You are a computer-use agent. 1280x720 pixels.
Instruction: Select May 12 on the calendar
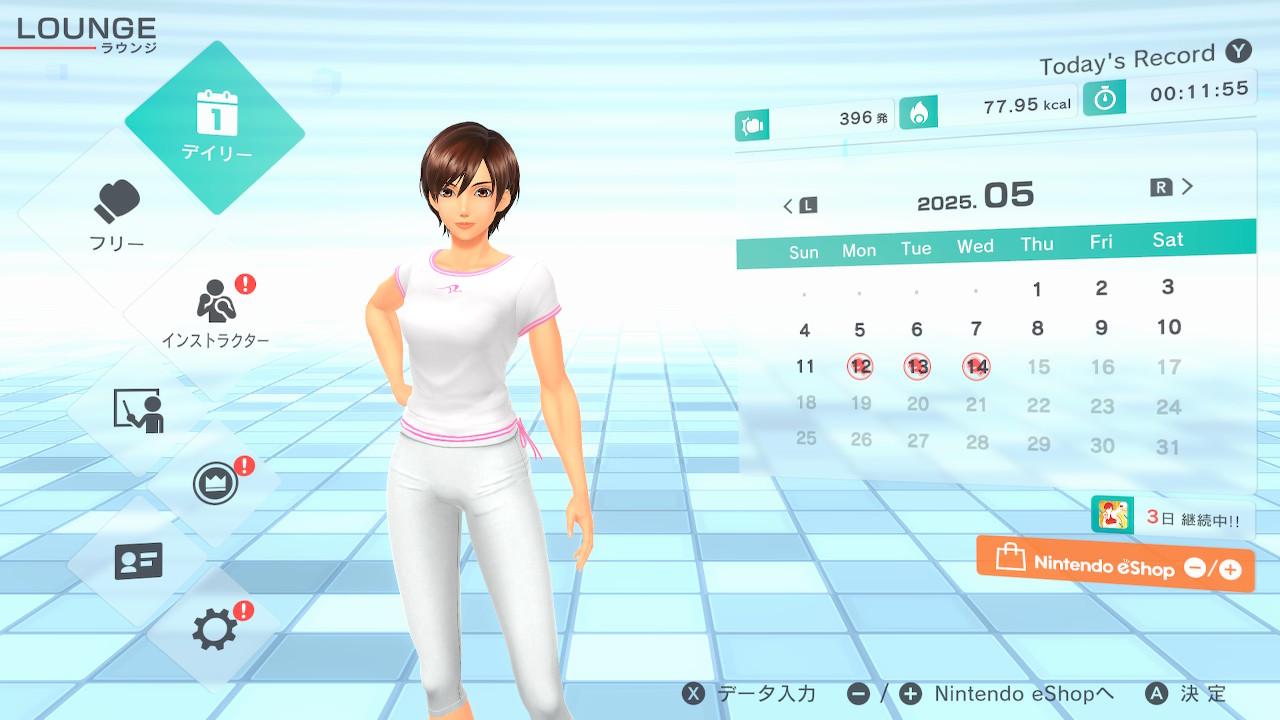[x=860, y=367]
